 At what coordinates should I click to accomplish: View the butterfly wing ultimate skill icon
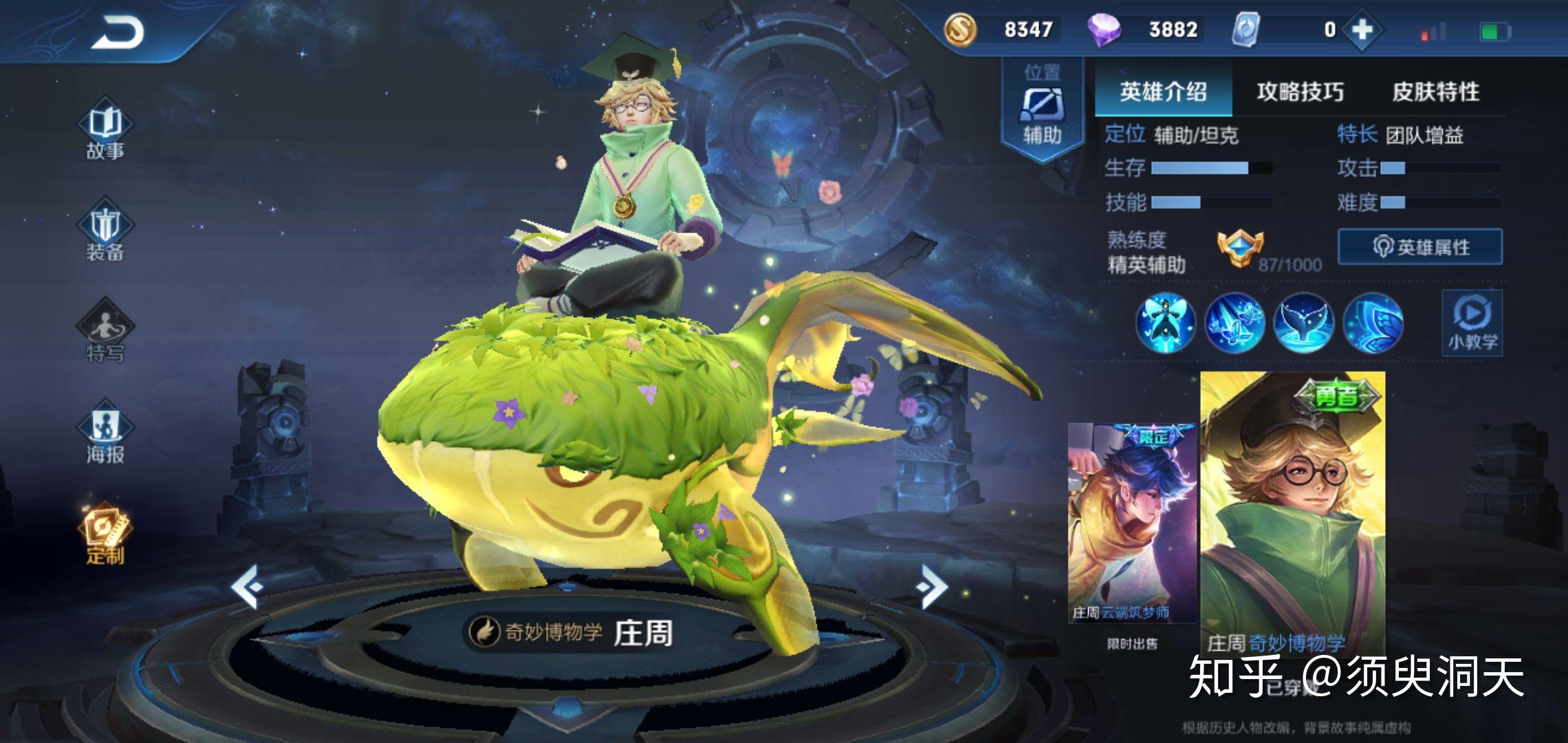pos(1373,323)
